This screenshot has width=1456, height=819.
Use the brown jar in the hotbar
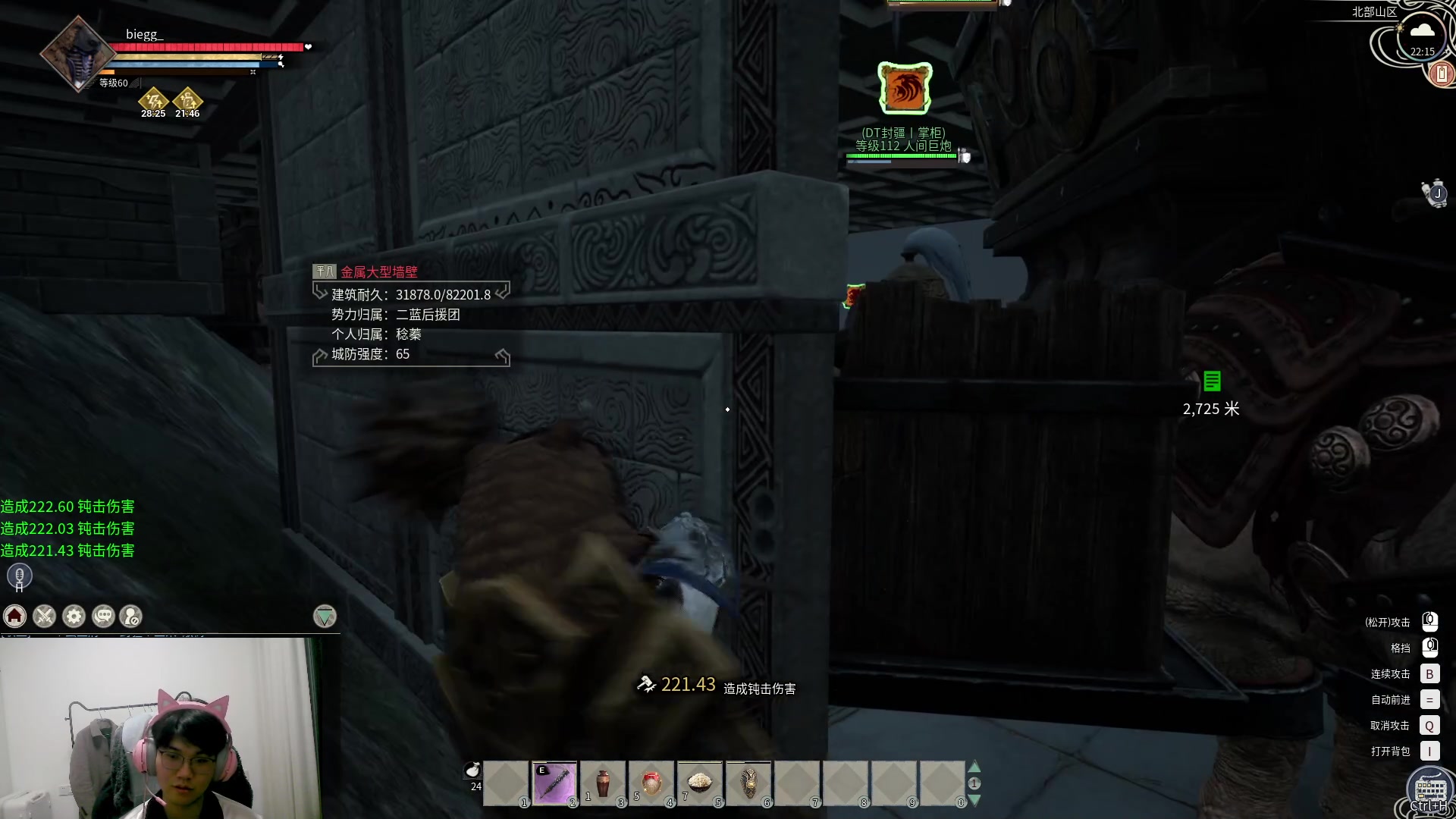coord(603,783)
